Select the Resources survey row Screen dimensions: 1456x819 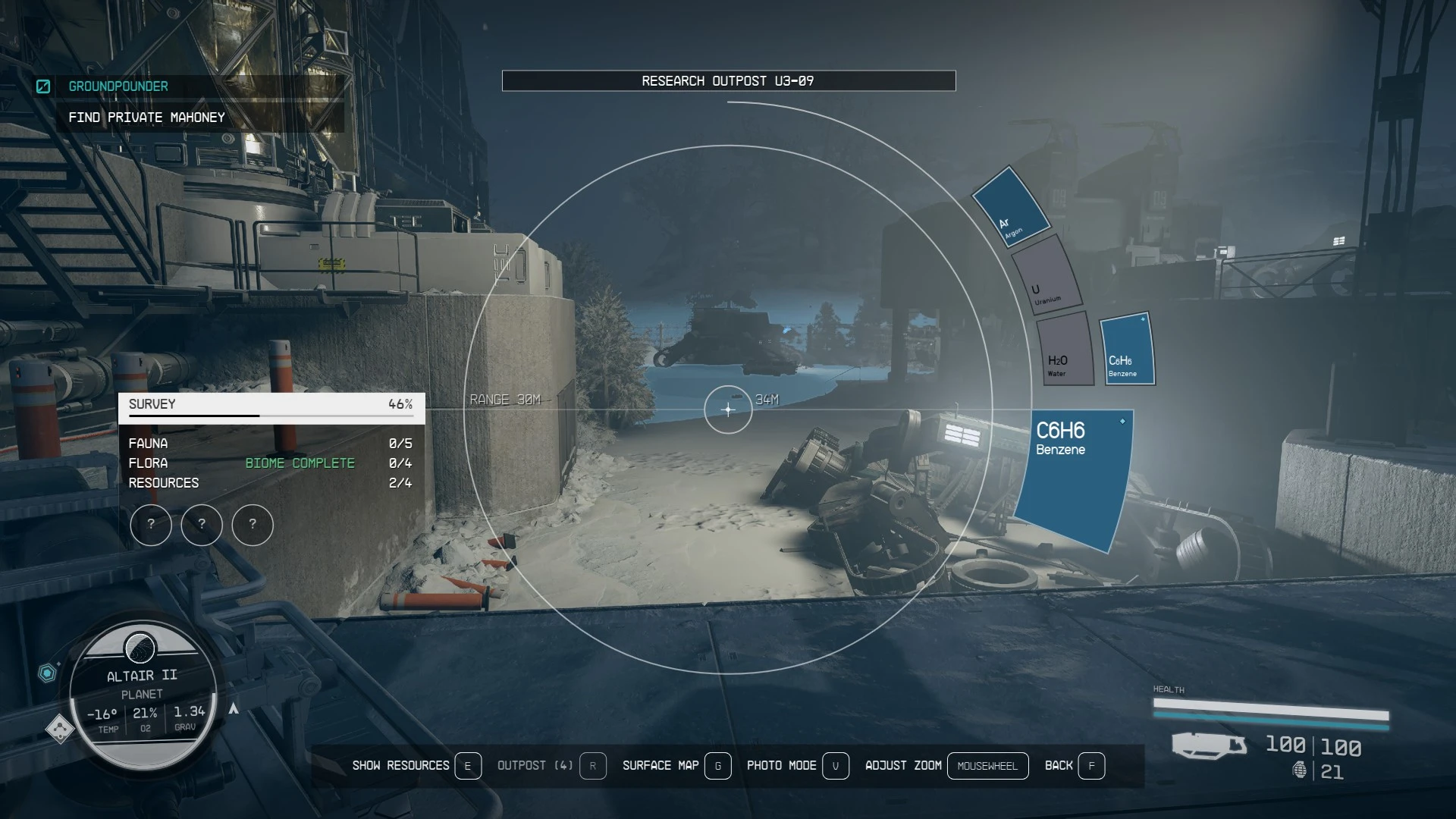click(270, 483)
